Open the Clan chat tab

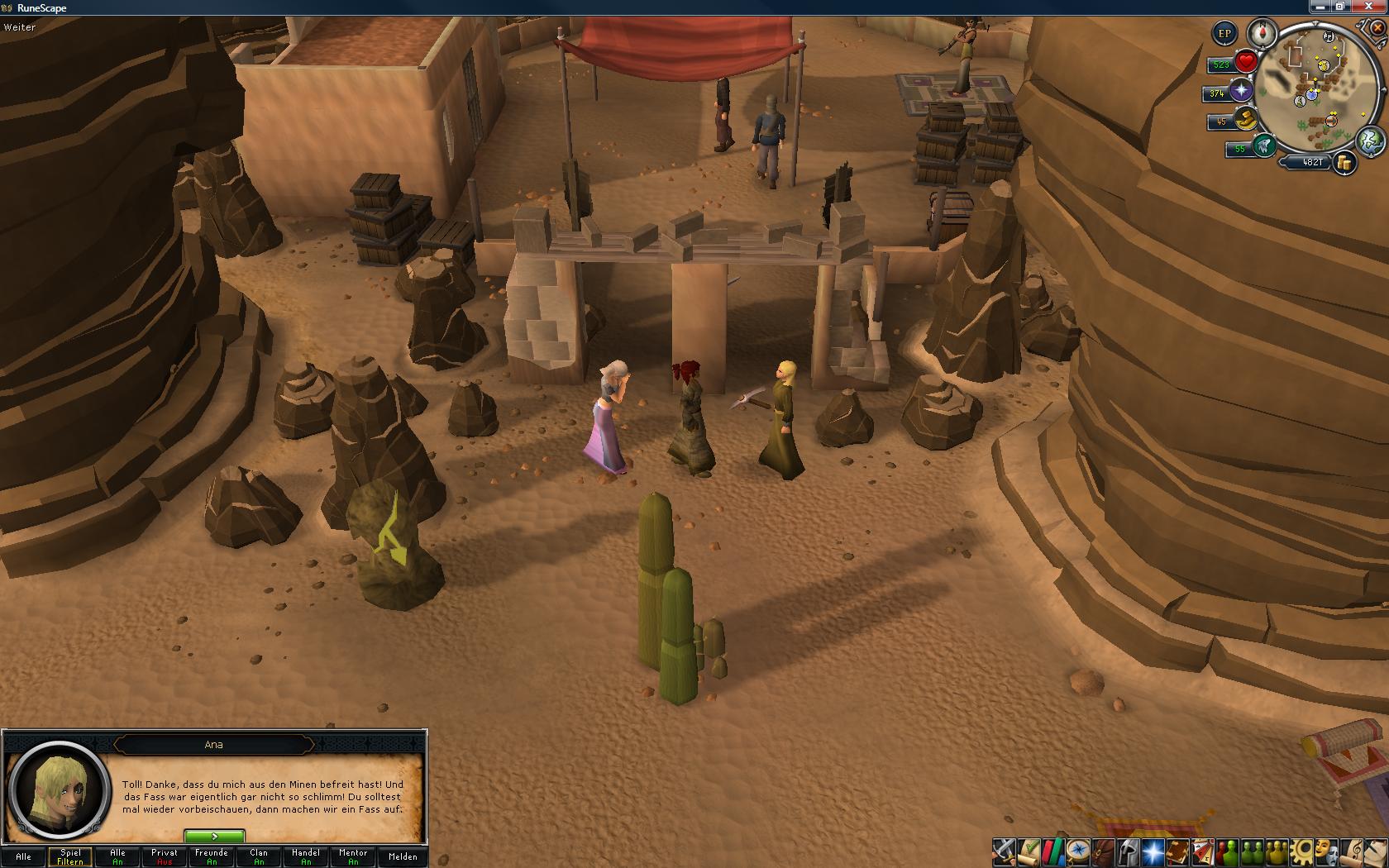pos(259,856)
